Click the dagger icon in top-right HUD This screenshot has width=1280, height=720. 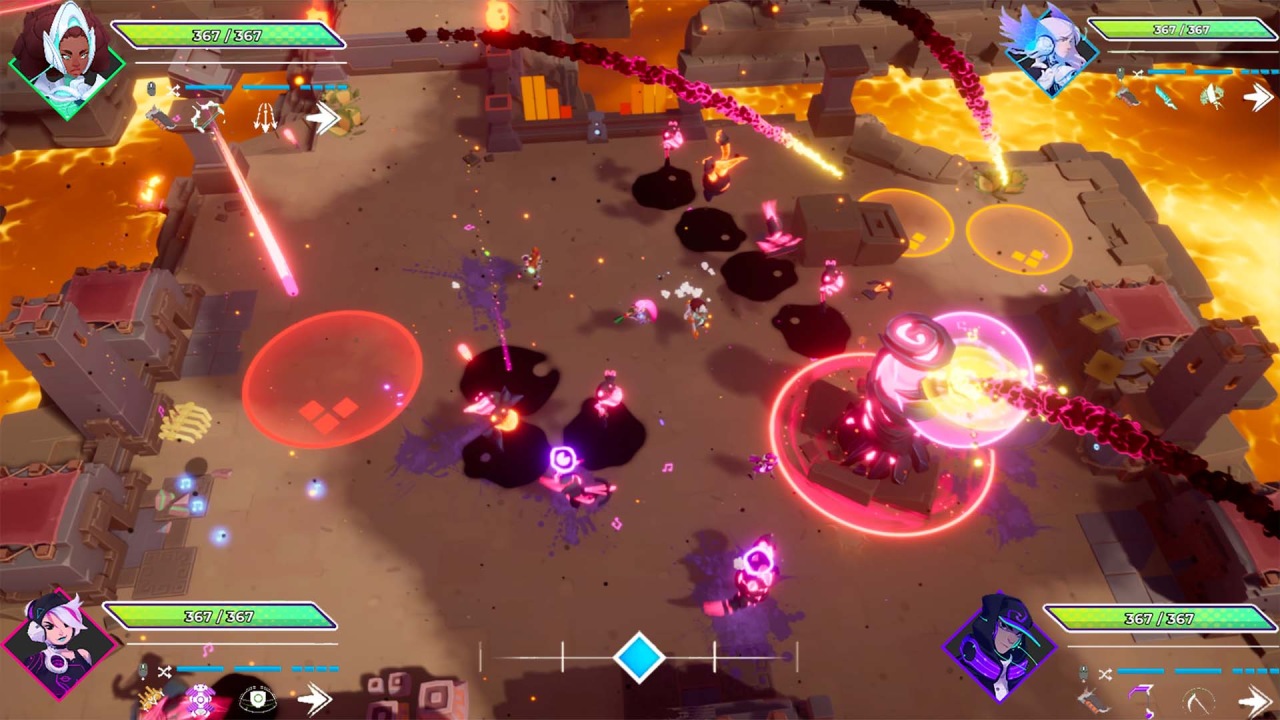point(1165,98)
